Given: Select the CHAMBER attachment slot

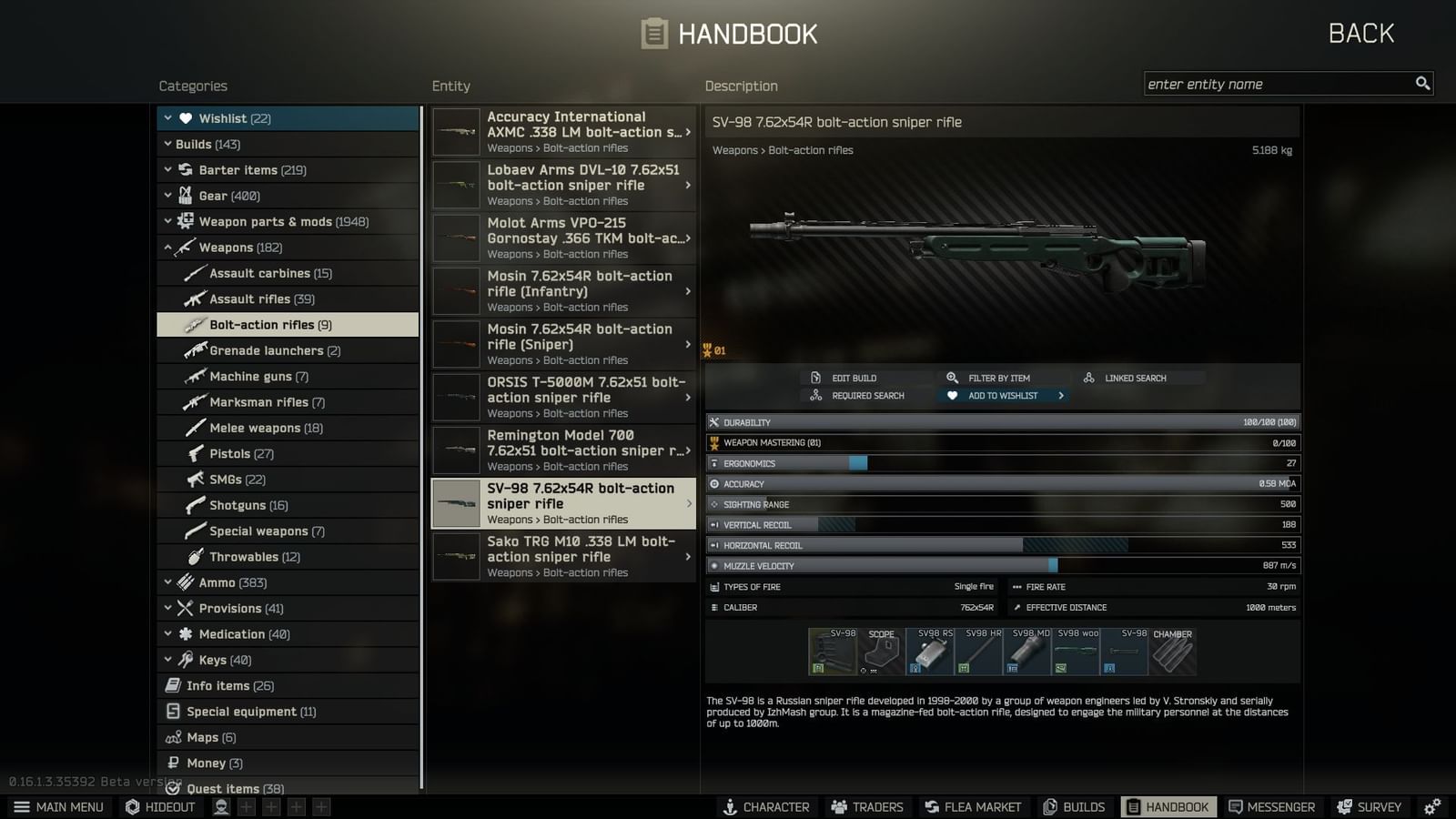Looking at the screenshot, I should 1172,651.
